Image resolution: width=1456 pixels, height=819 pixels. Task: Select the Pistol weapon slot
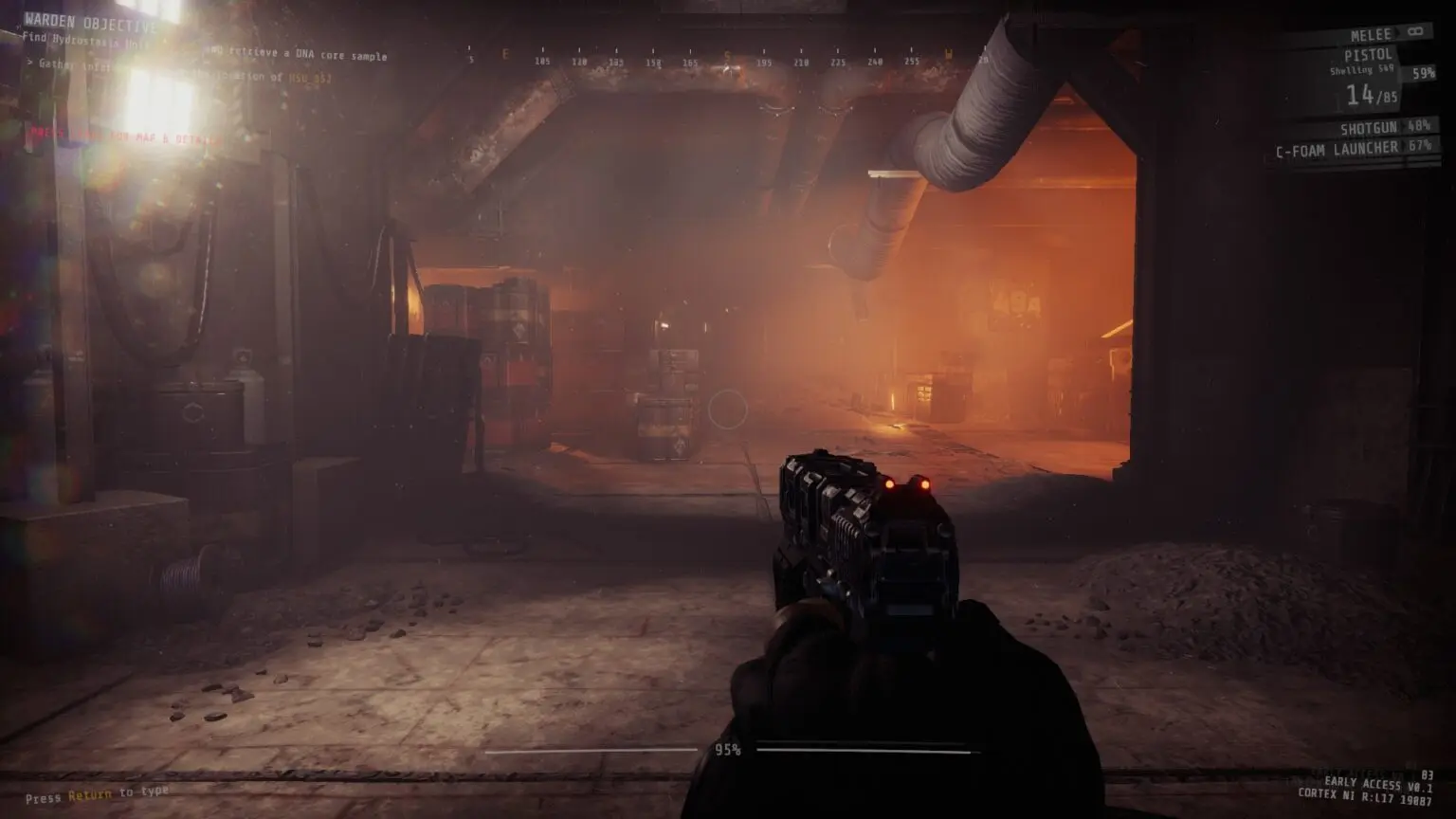click(1368, 55)
